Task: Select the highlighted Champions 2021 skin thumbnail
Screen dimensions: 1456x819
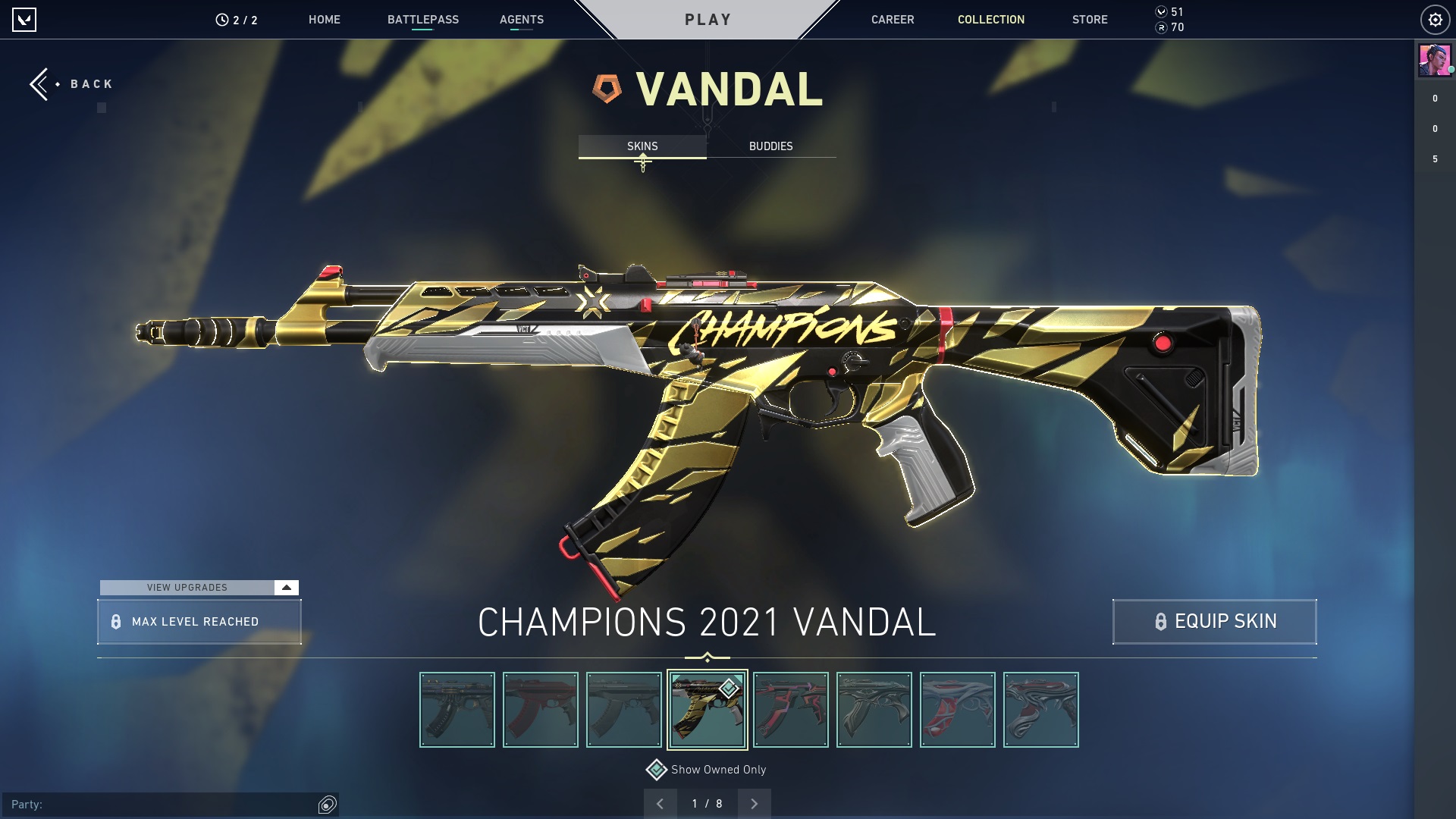Action: [x=708, y=709]
